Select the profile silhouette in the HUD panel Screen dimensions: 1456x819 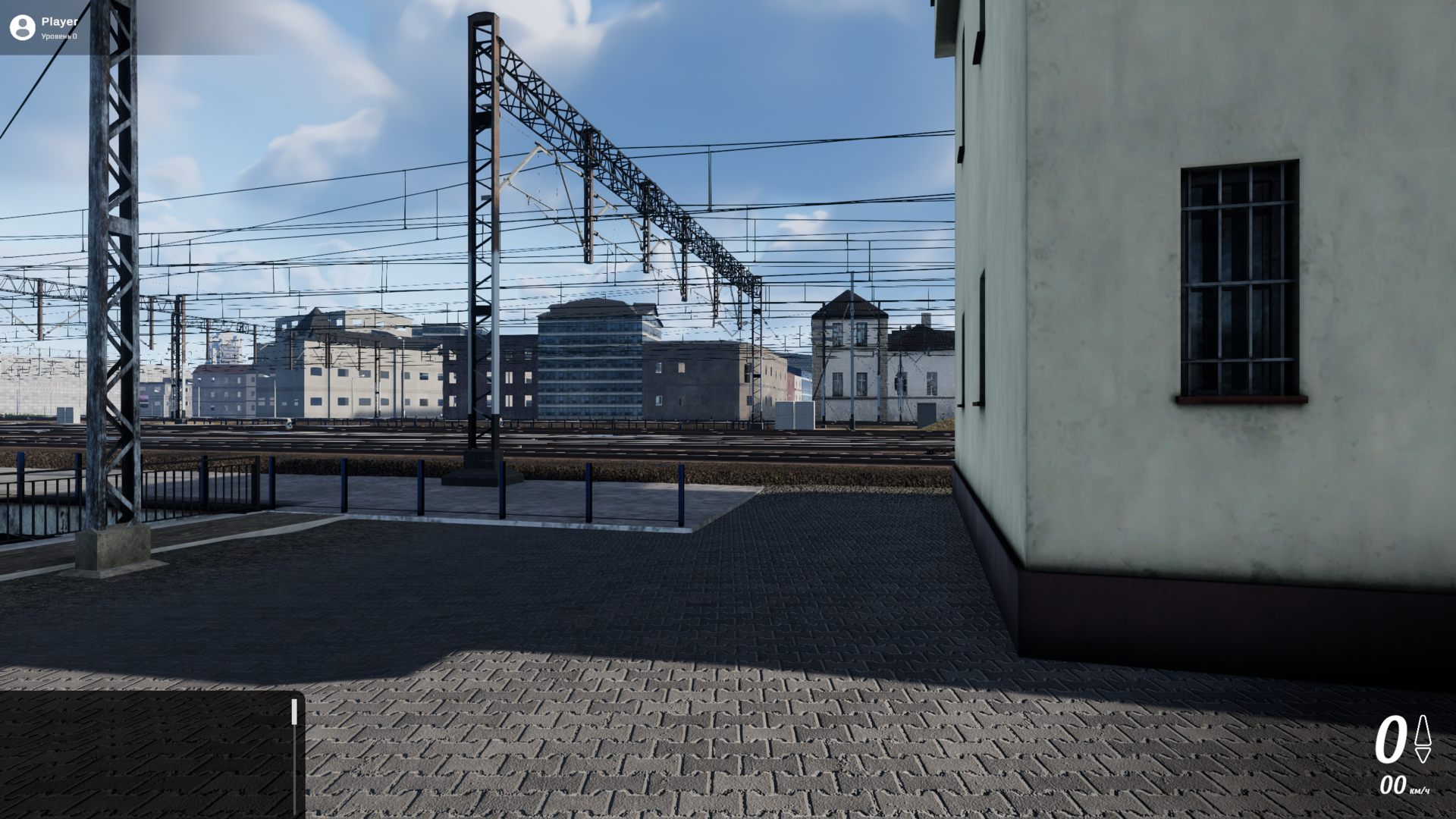23,27
